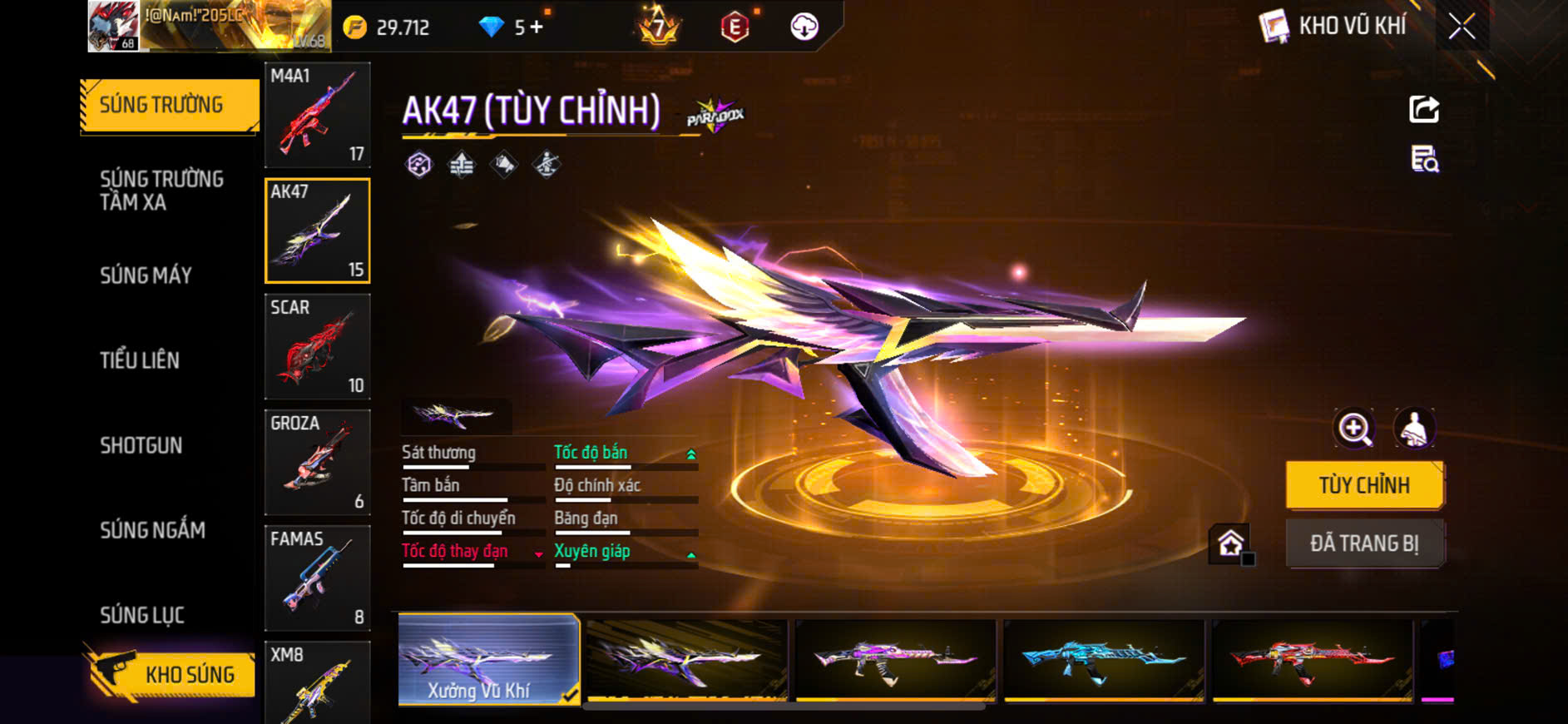Select the SCAR weapon tile
The image size is (1568, 724).
(317, 346)
